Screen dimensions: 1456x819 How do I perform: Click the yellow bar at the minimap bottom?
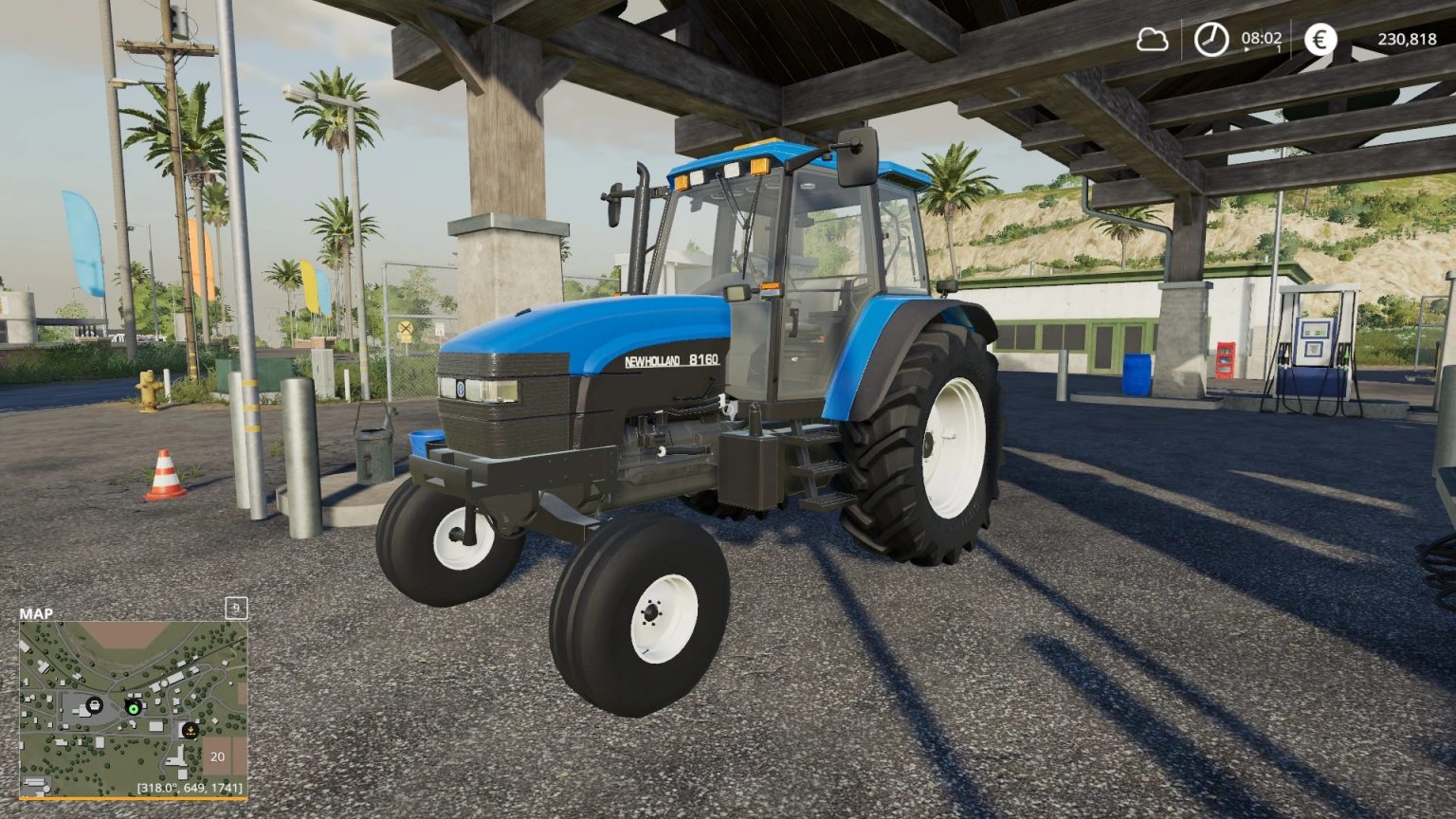pyautogui.click(x=133, y=798)
